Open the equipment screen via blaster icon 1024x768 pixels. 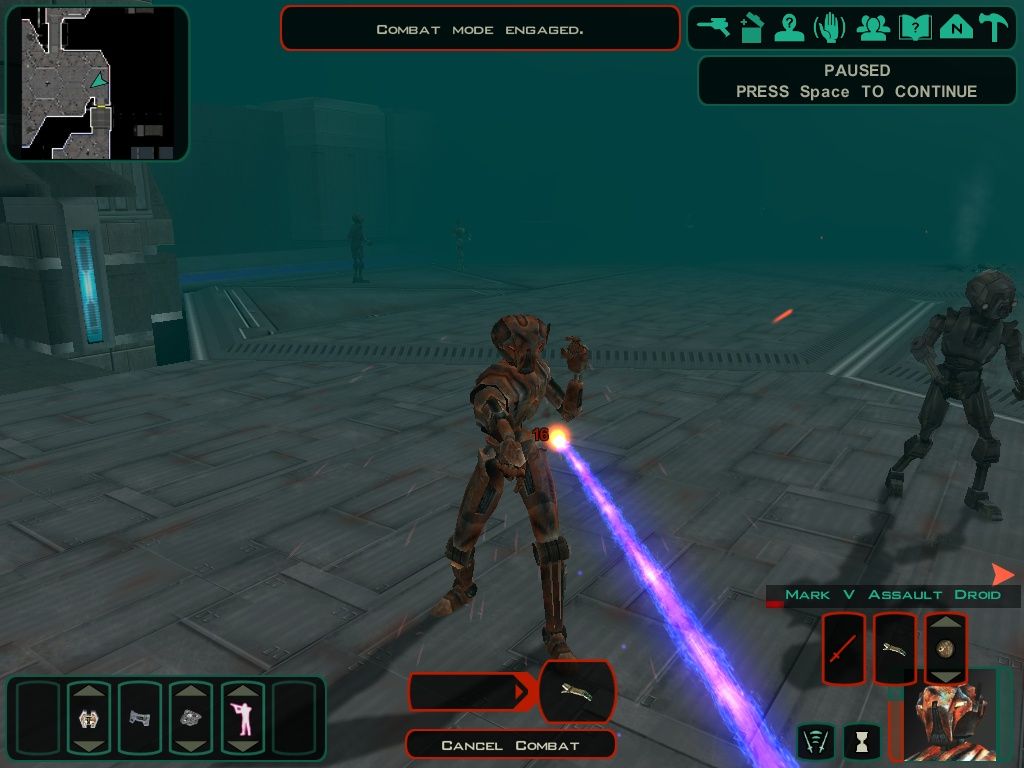pyautogui.click(x=714, y=27)
